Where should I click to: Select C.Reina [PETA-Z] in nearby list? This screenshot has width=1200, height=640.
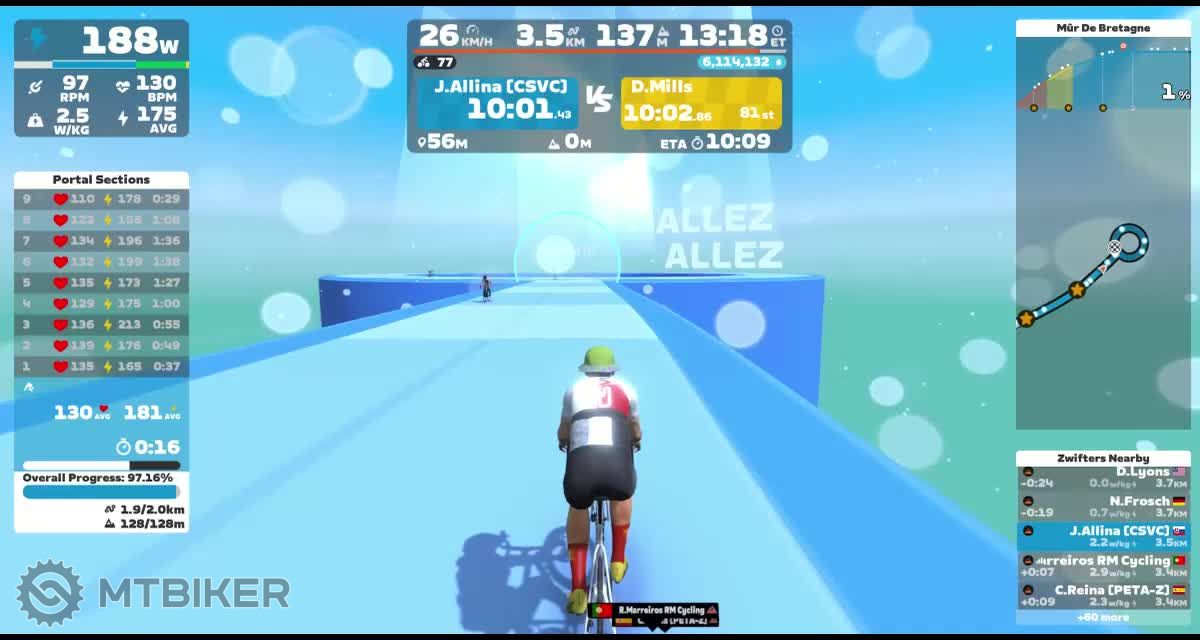1103,595
